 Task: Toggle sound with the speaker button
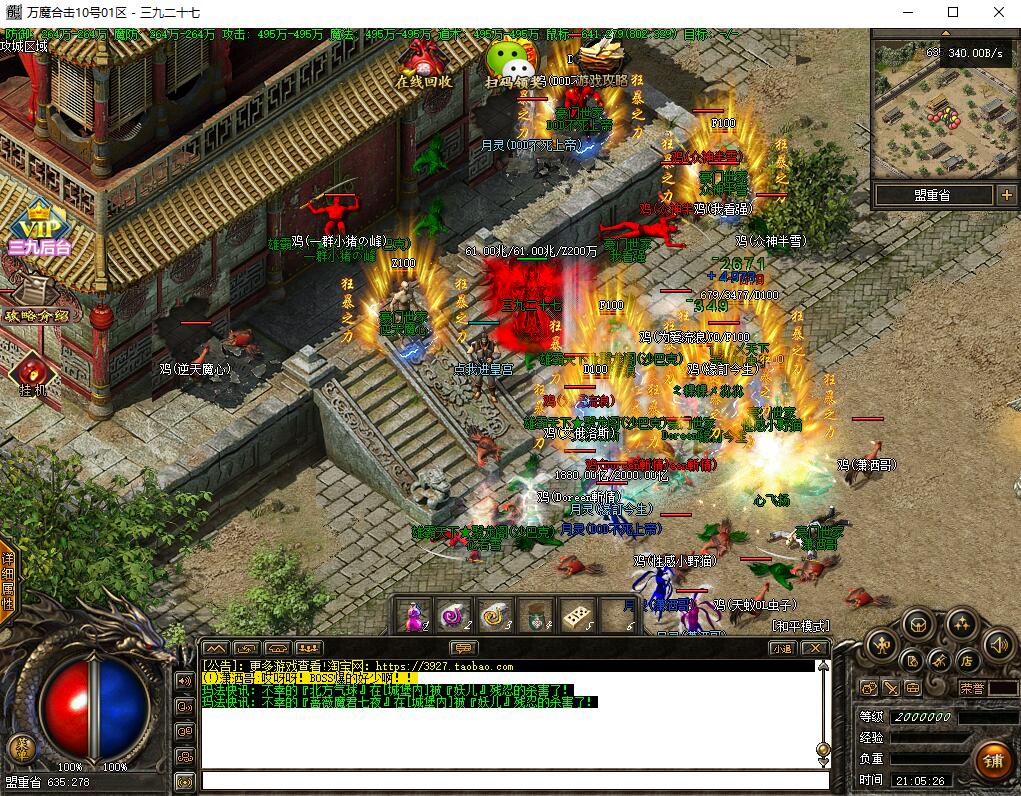(x=997, y=643)
